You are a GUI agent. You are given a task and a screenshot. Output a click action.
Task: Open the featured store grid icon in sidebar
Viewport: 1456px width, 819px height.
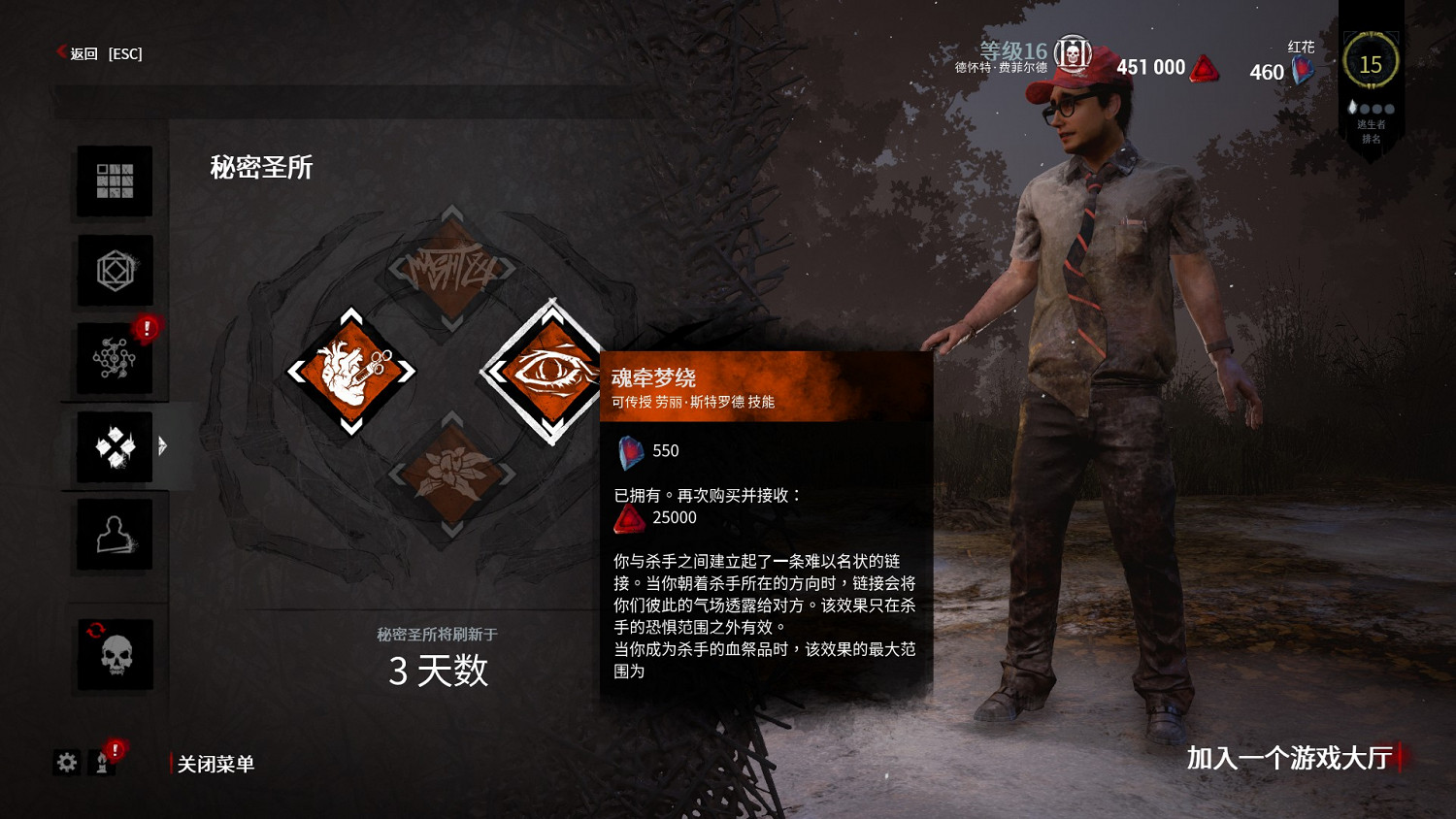[x=114, y=181]
